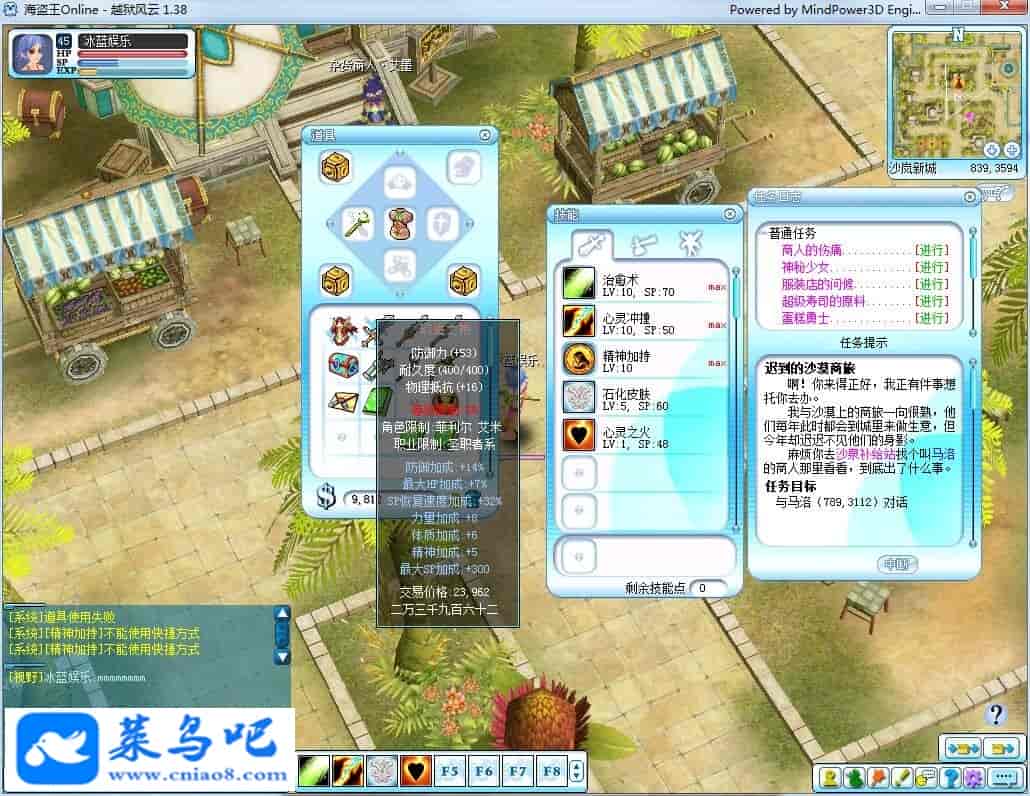The width and height of the screenshot is (1030, 796).
Task: Select the envelope item in the bag
Action: click(343, 401)
